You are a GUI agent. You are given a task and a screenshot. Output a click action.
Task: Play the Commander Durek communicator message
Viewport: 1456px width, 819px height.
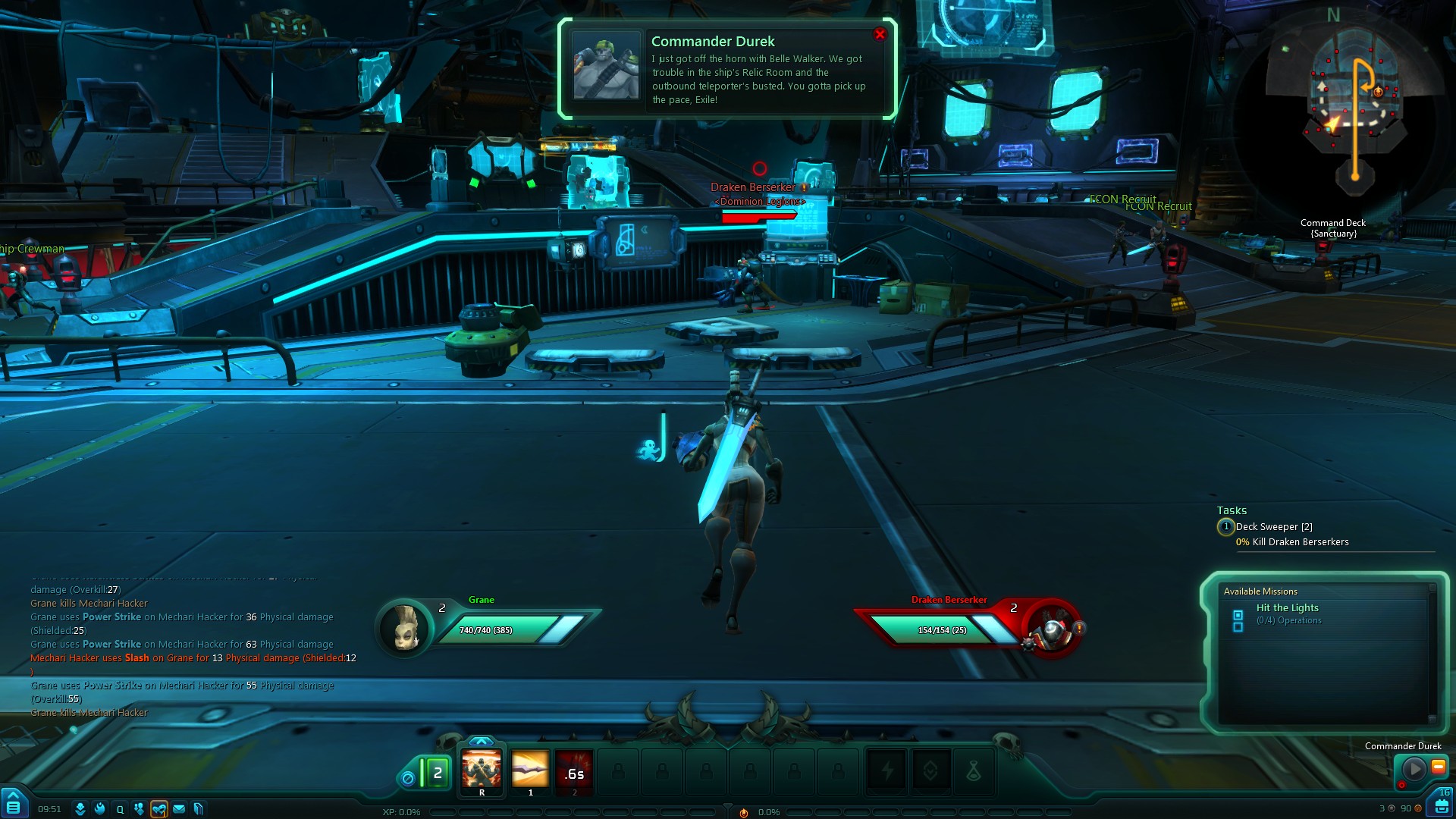(x=1414, y=769)
